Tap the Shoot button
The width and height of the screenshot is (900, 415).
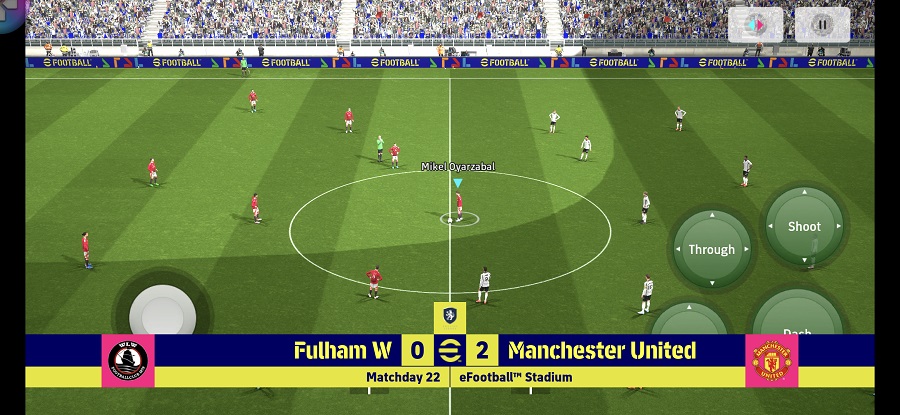[804, 226]
